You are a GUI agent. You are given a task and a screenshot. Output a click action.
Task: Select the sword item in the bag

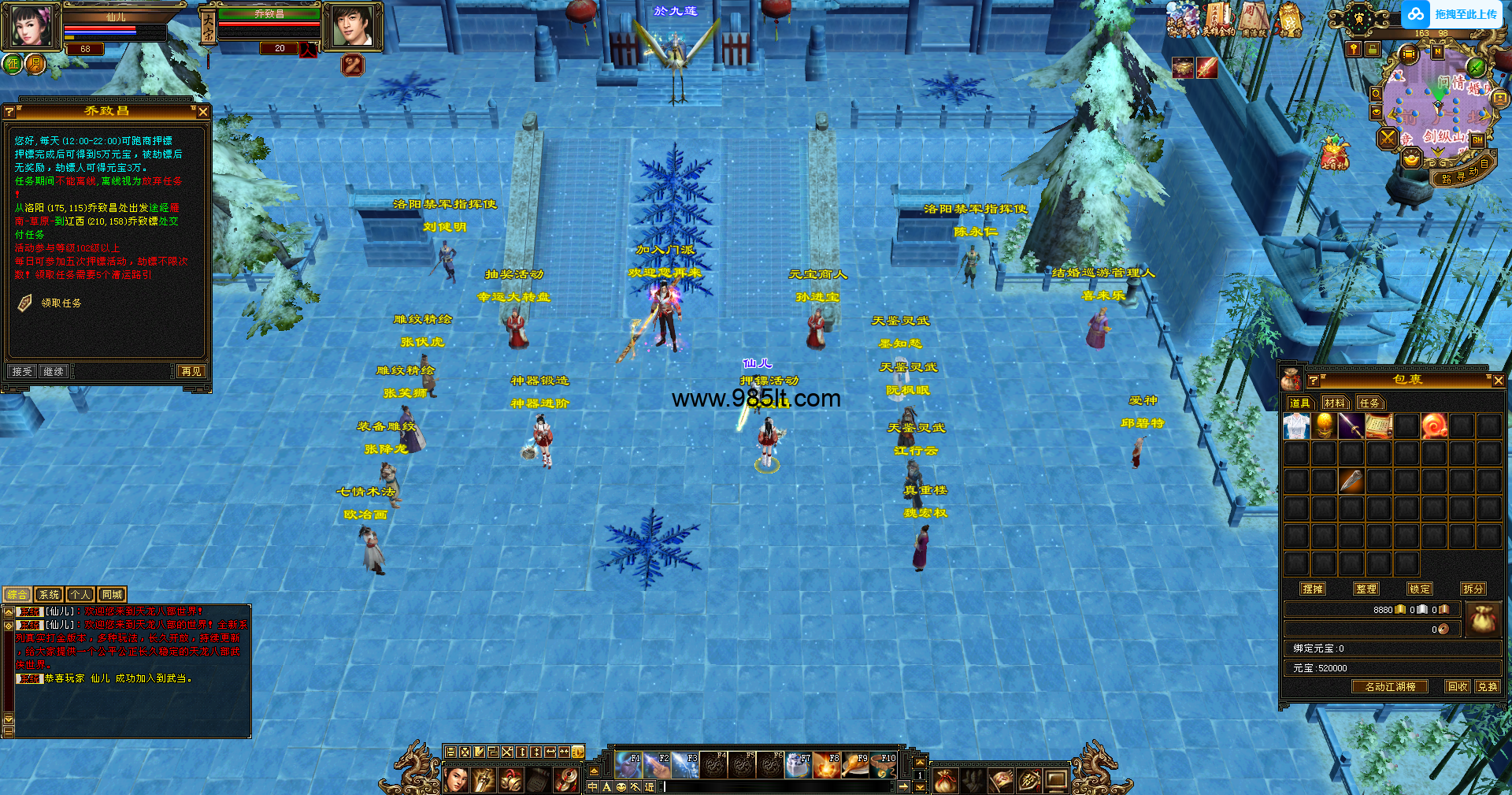[x=1351, y=426]
